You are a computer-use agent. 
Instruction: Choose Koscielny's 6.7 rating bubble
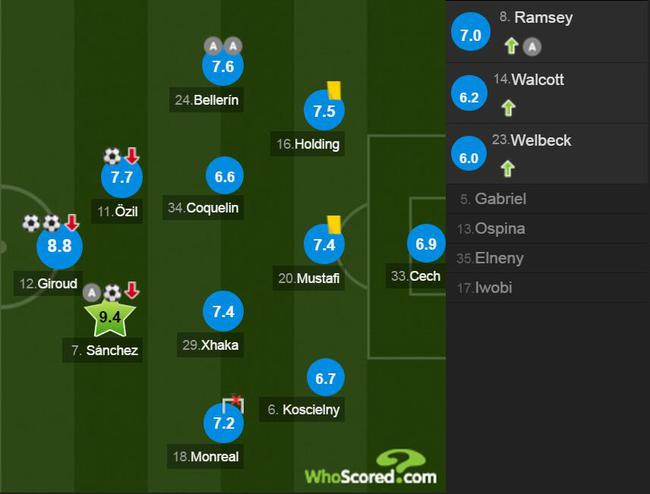click(x=324, y=378)
